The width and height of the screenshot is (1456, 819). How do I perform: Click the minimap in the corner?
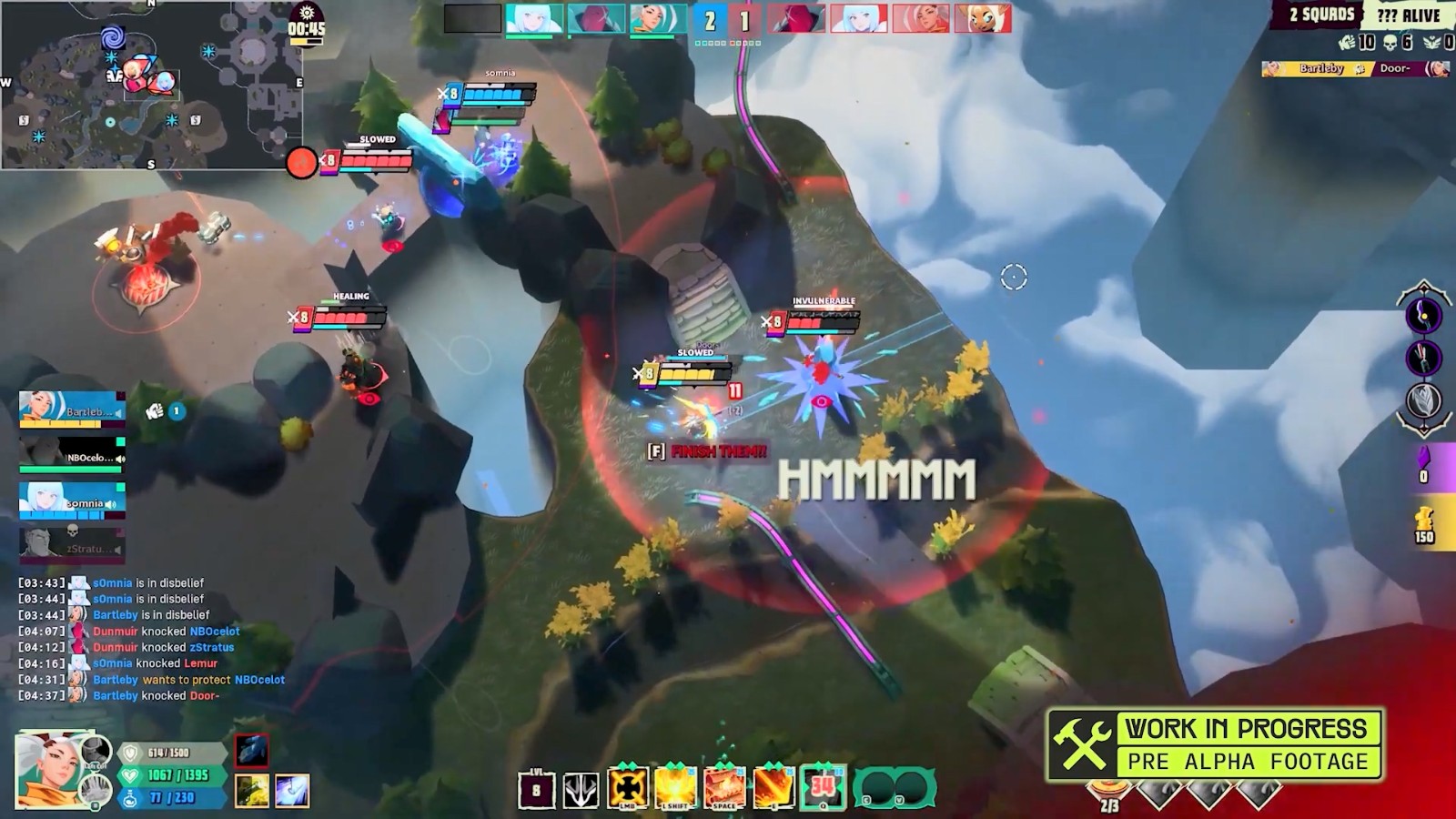point(151,86)
